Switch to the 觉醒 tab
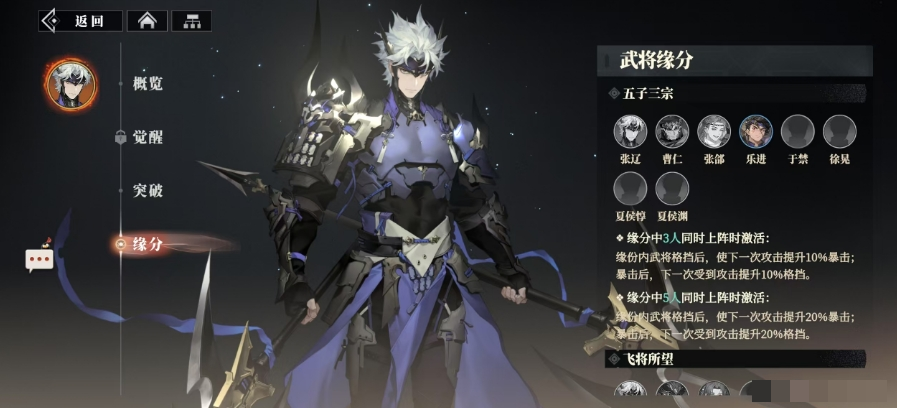 pos(148,138)
